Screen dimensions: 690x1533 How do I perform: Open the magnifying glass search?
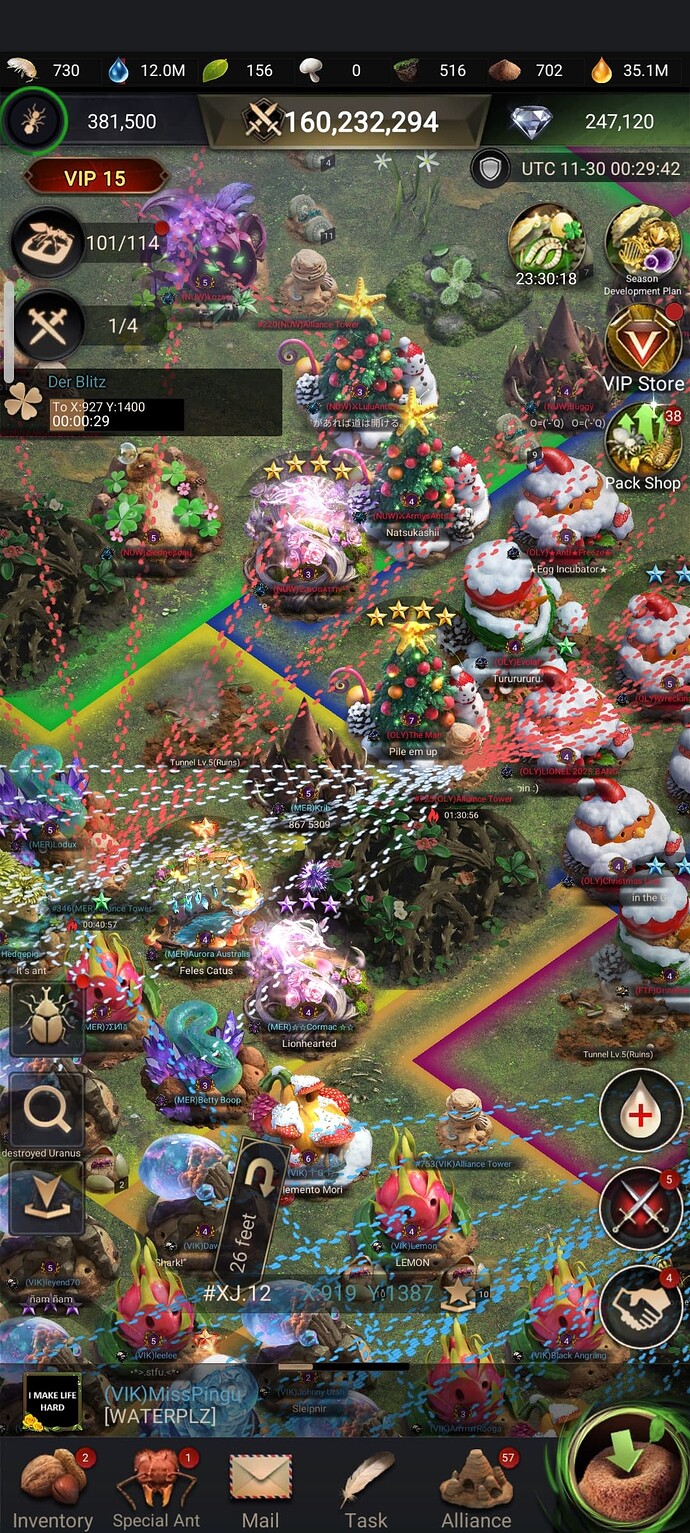click(47, 1109)
